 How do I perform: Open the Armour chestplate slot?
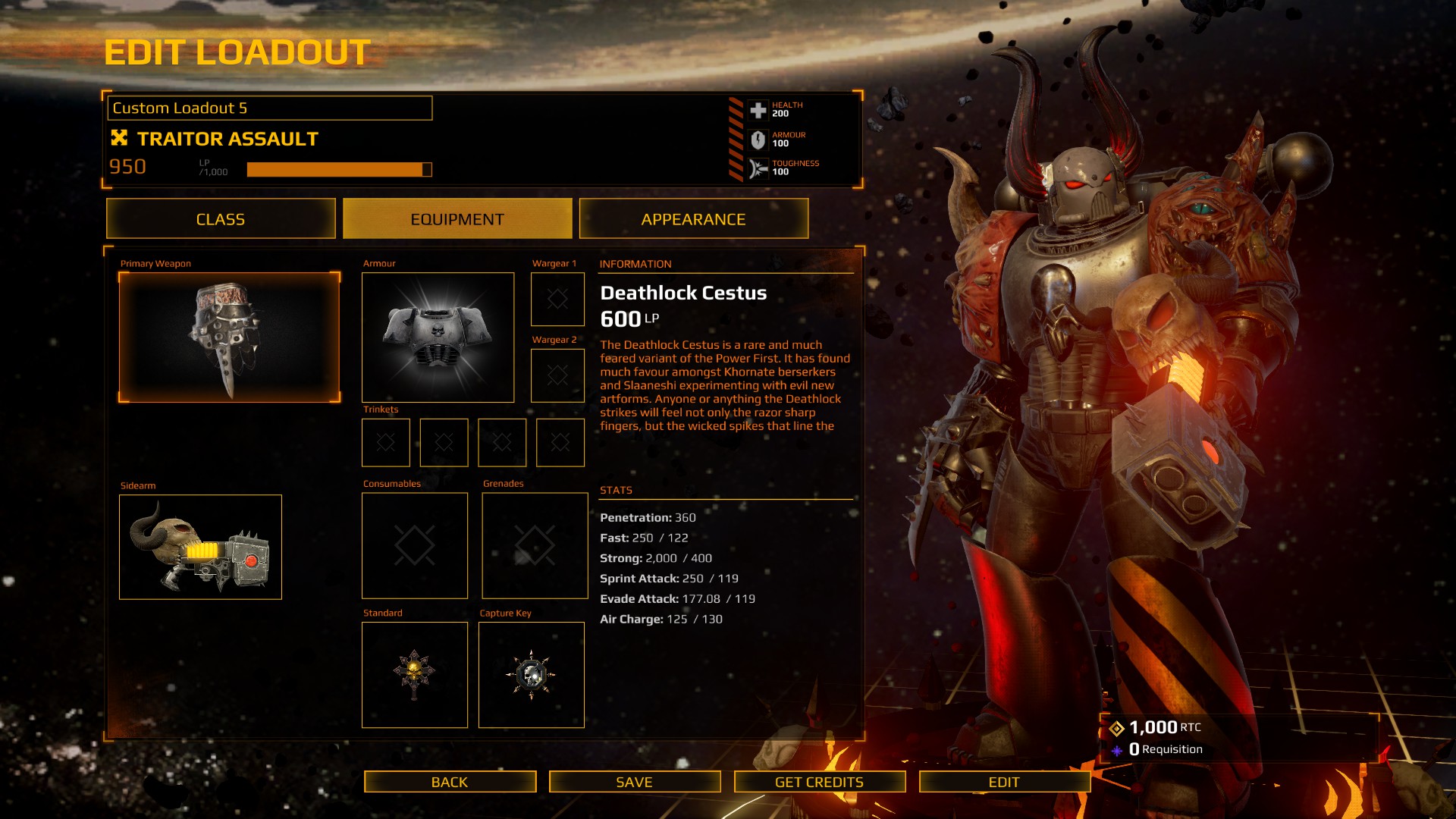tap(438, 337)
